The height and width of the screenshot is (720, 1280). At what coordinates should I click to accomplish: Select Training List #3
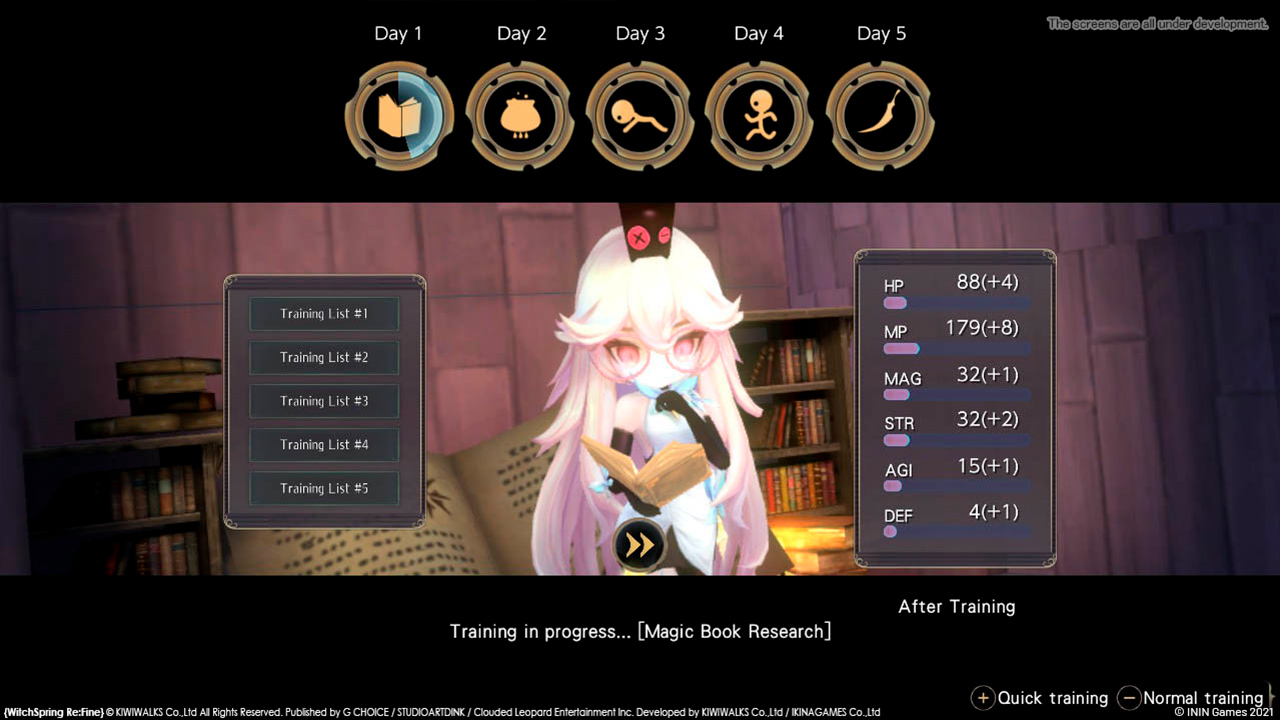tap(323, 401)
